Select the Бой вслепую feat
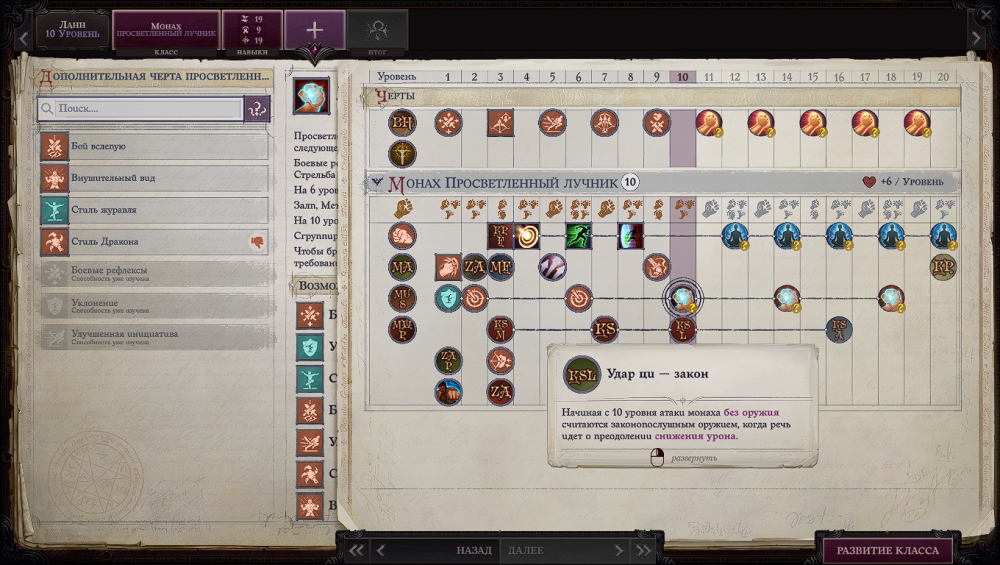This screenshot has height=565, width=1000. tap(155, 147)
